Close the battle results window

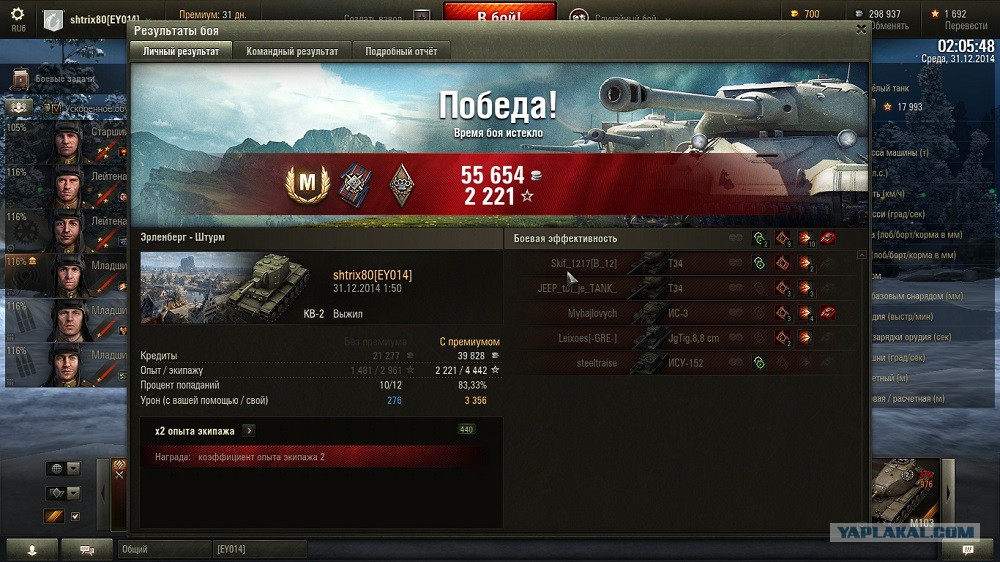[861, 30]
